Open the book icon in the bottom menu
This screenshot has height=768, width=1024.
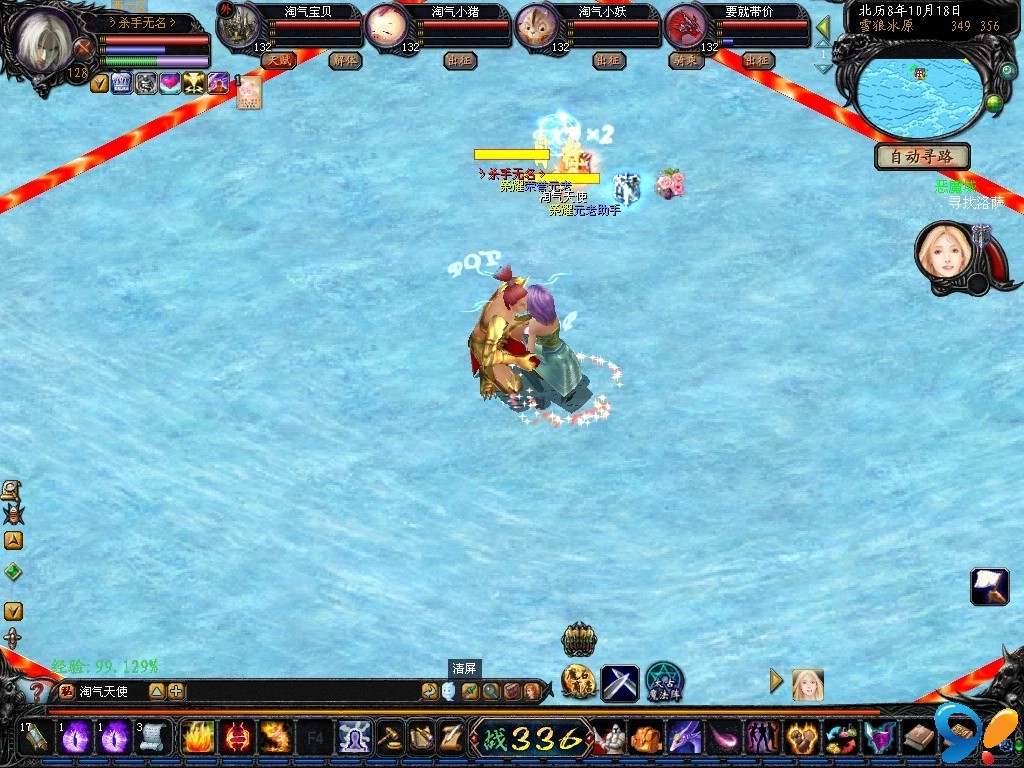tap(918, 738)
